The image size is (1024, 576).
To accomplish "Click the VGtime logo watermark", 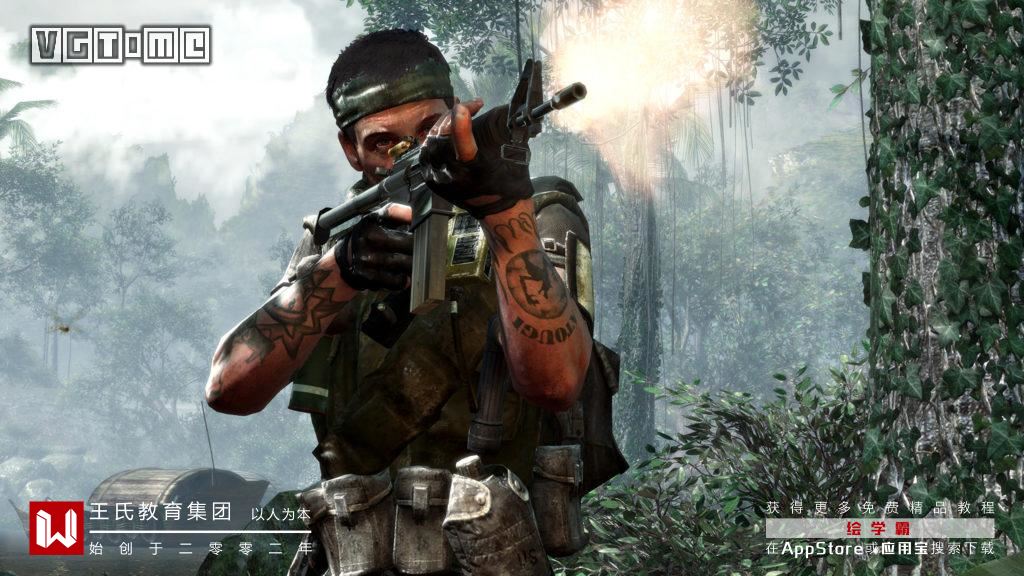I will 121,45.
